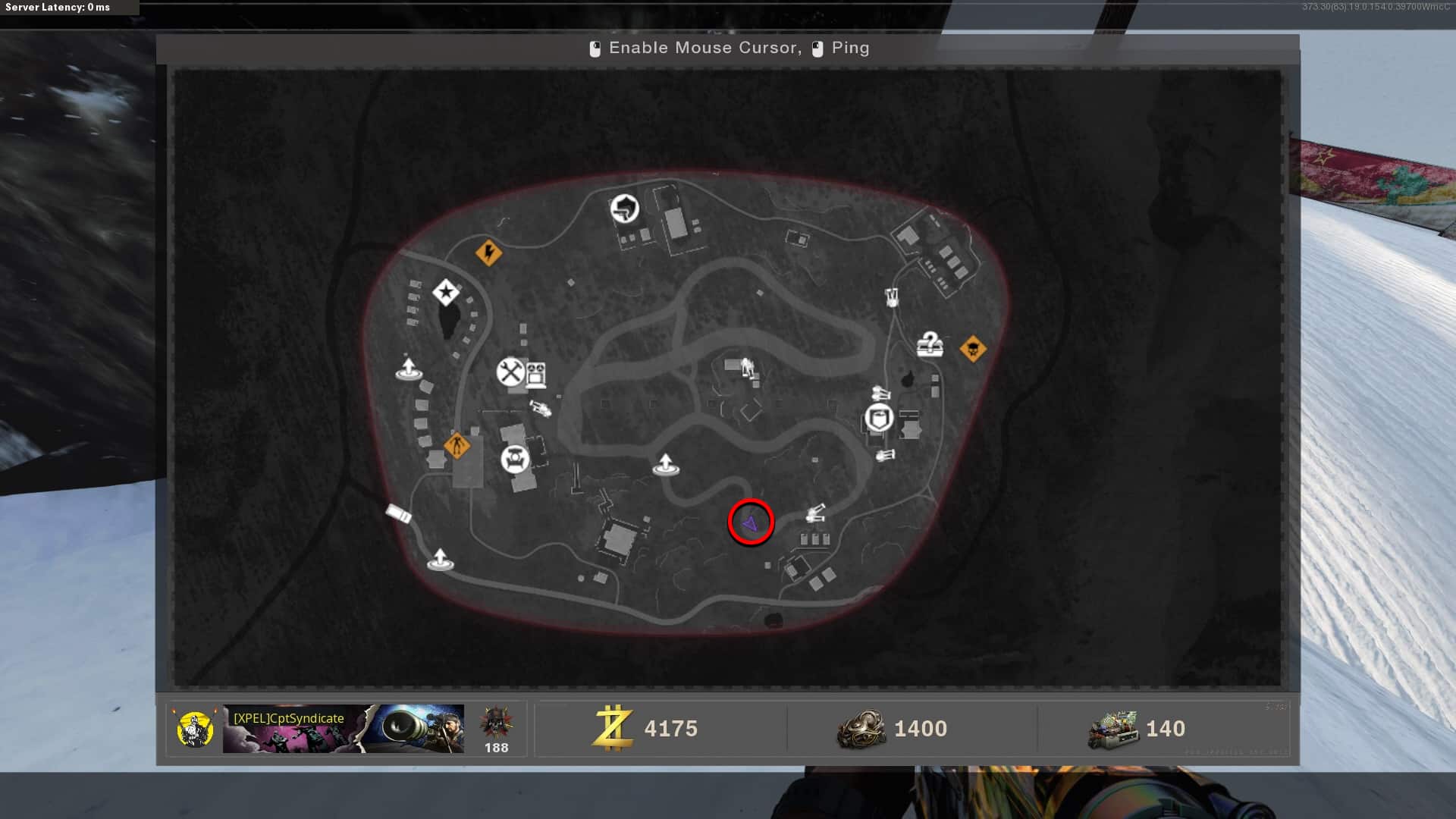1456x819 pixels.
Task: Select the helmet-and-pistol circle marker
Action: click(625, 209)
